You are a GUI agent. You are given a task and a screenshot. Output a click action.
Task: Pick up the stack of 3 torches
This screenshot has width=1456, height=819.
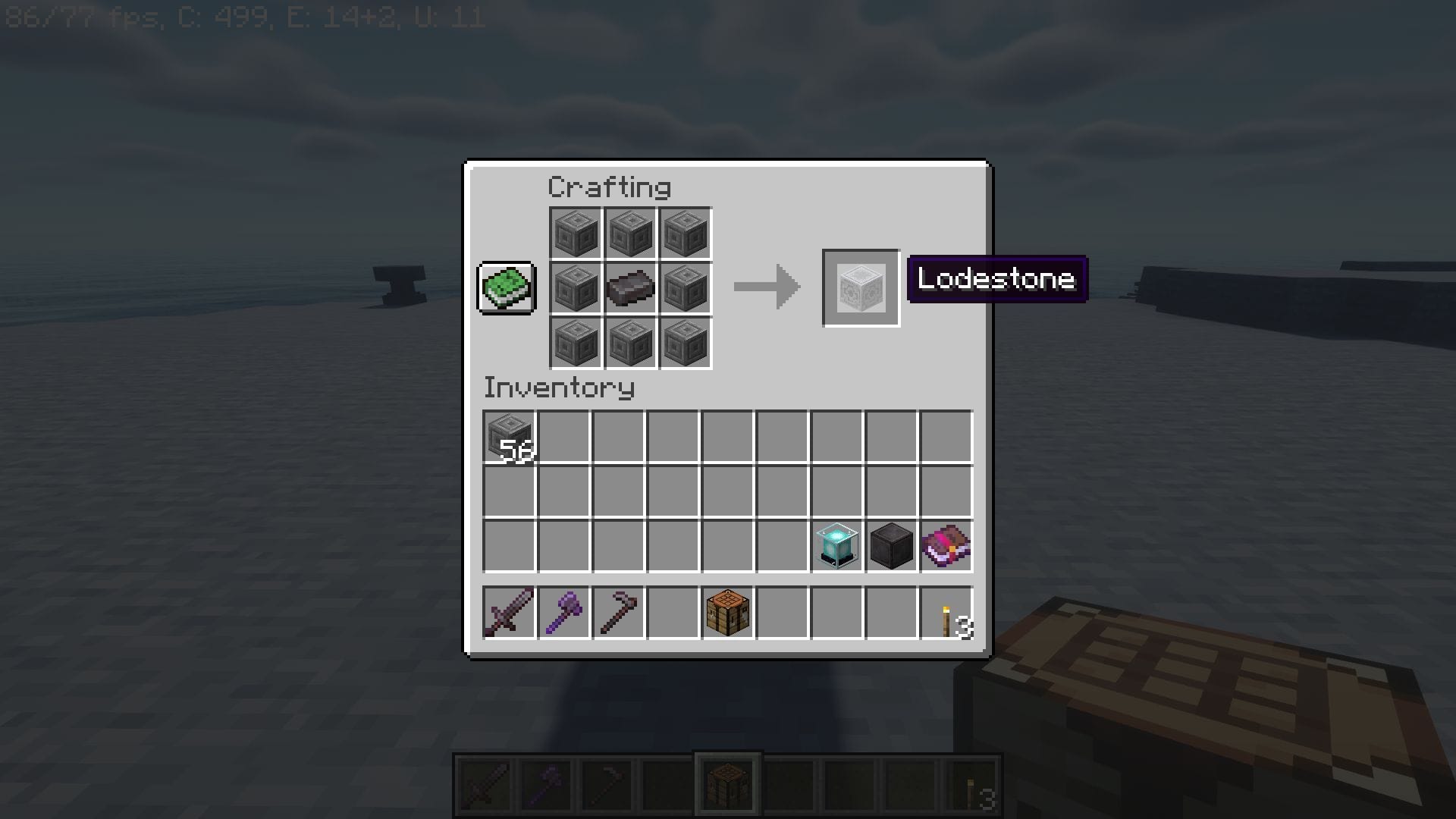(945, 612)
